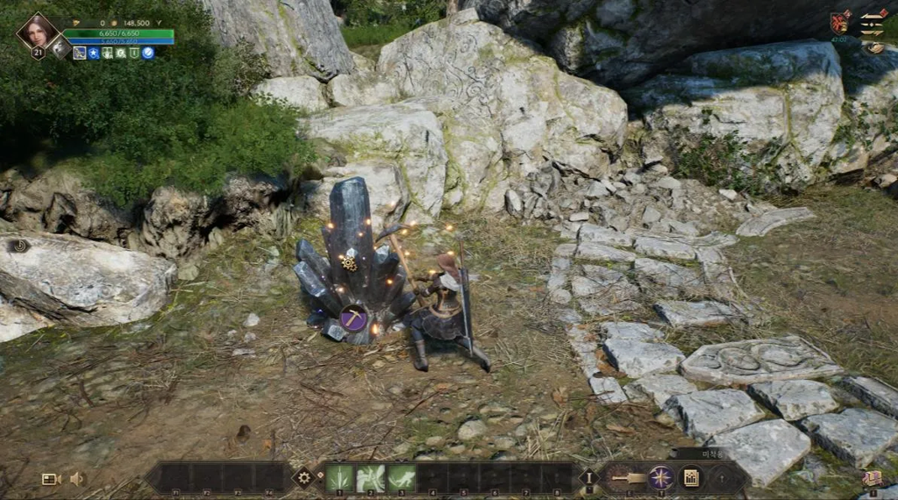Open the building-shaped icon on bottom bar
898x500 pixels.
pyautogui.click(x=691, y=477)
